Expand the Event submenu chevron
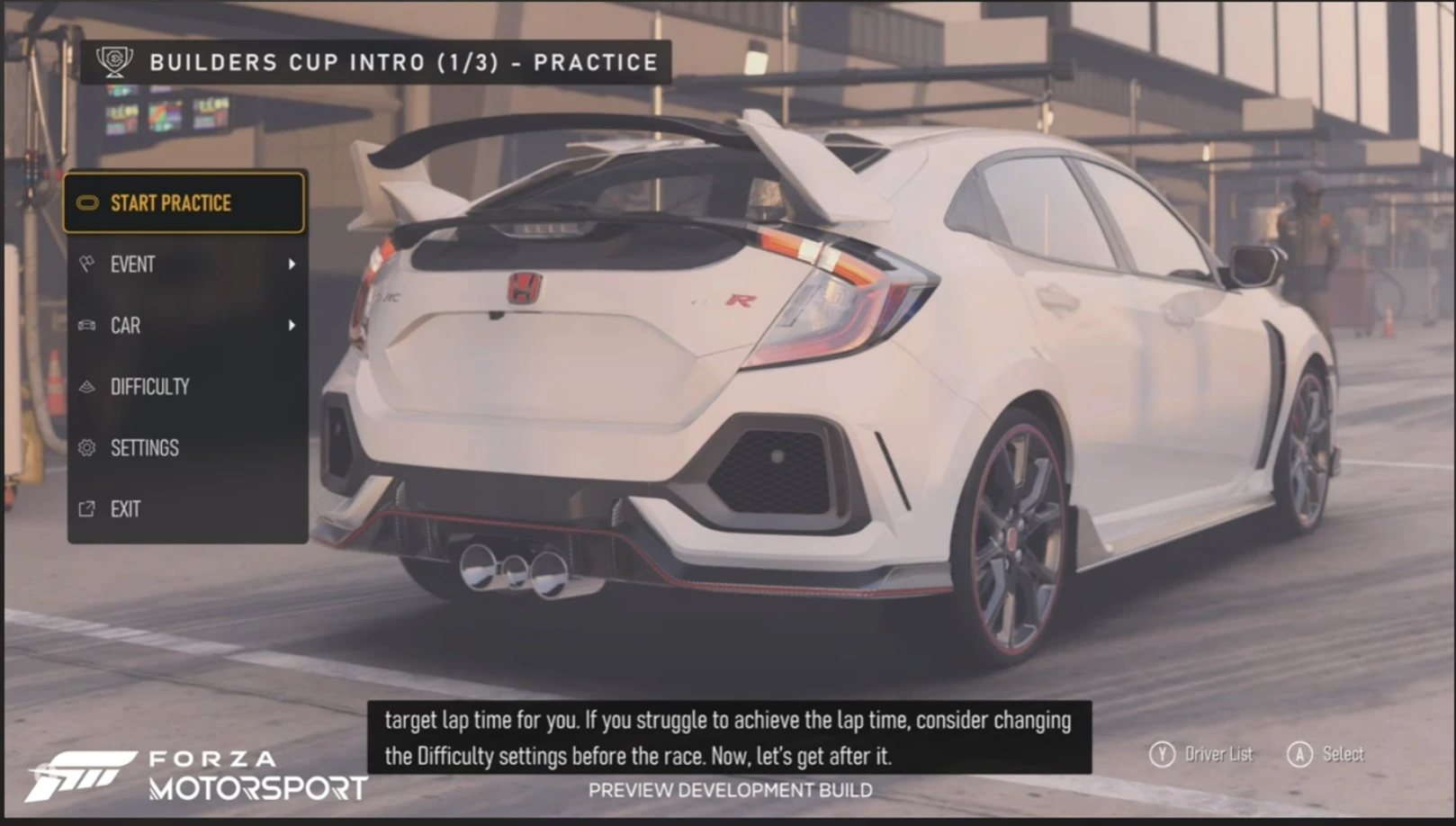The width and height of the screenshot is (1456, 826). coord(292,264)
